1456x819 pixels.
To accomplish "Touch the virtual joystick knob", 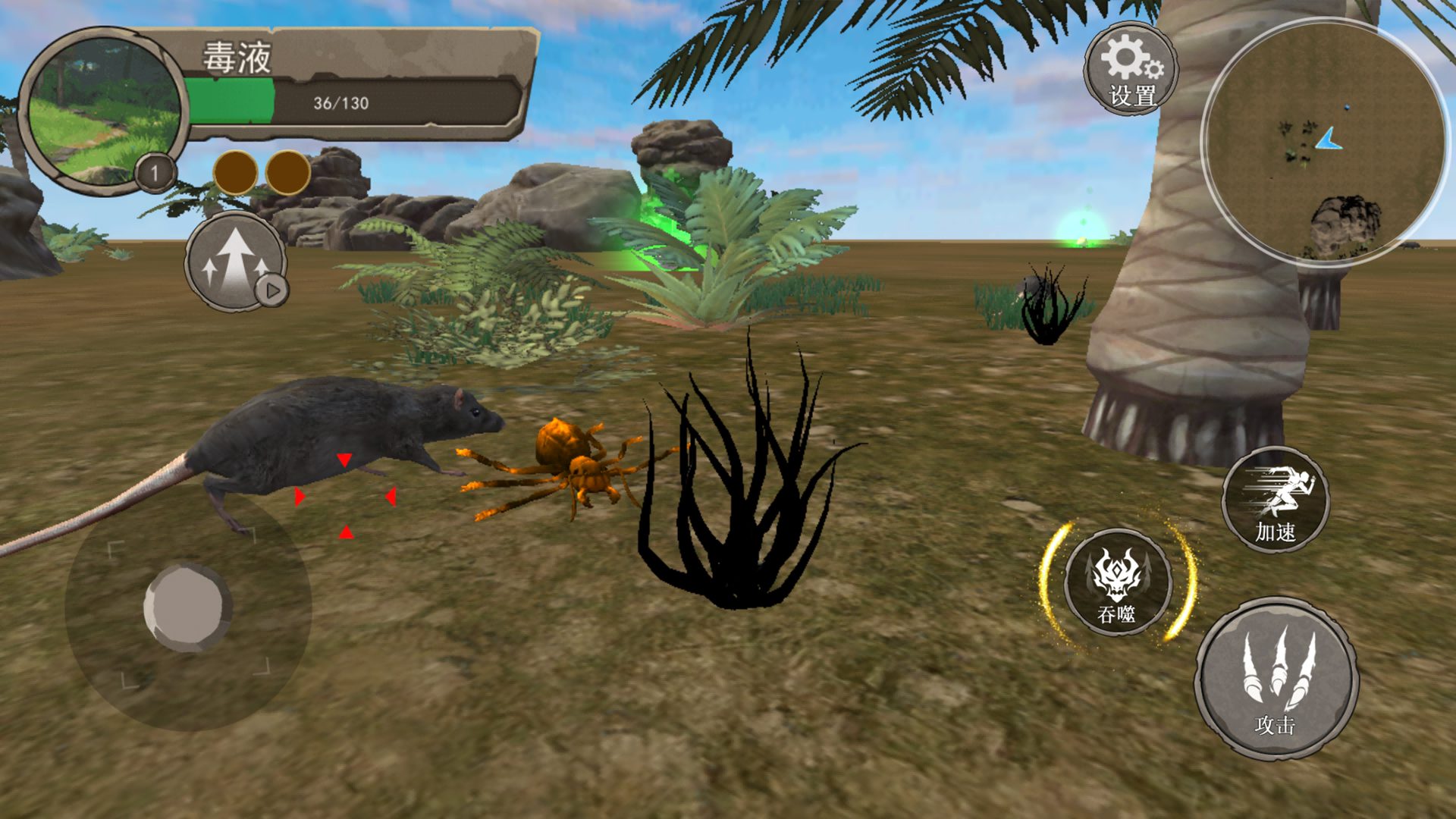I will tap(187, 607).
